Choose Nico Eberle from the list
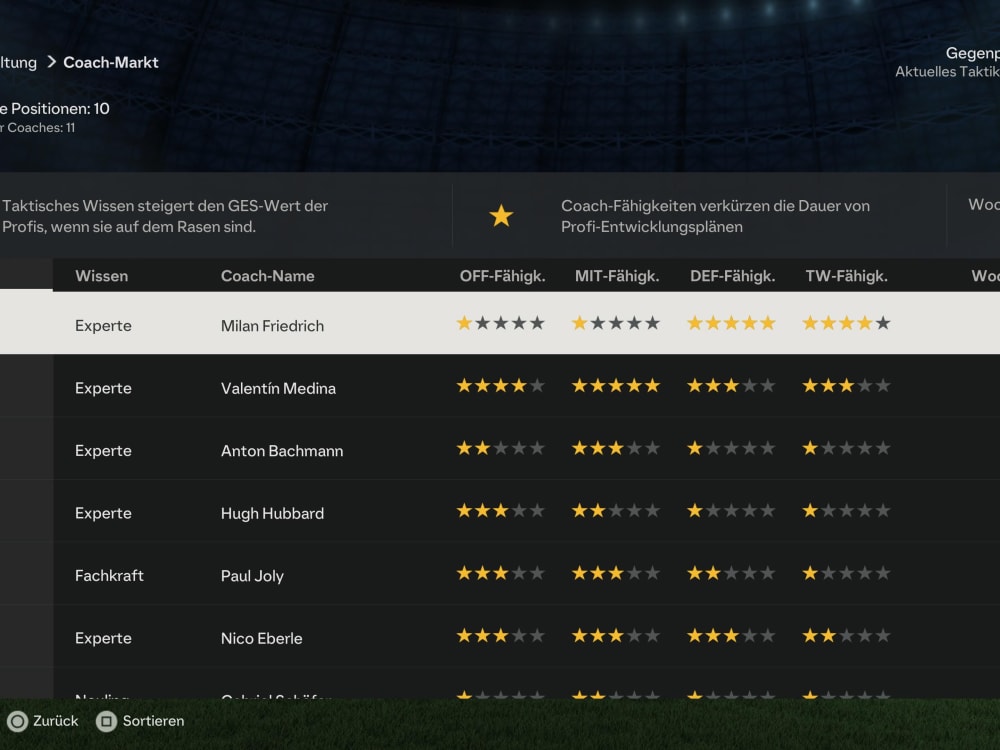 click(261, 638)
